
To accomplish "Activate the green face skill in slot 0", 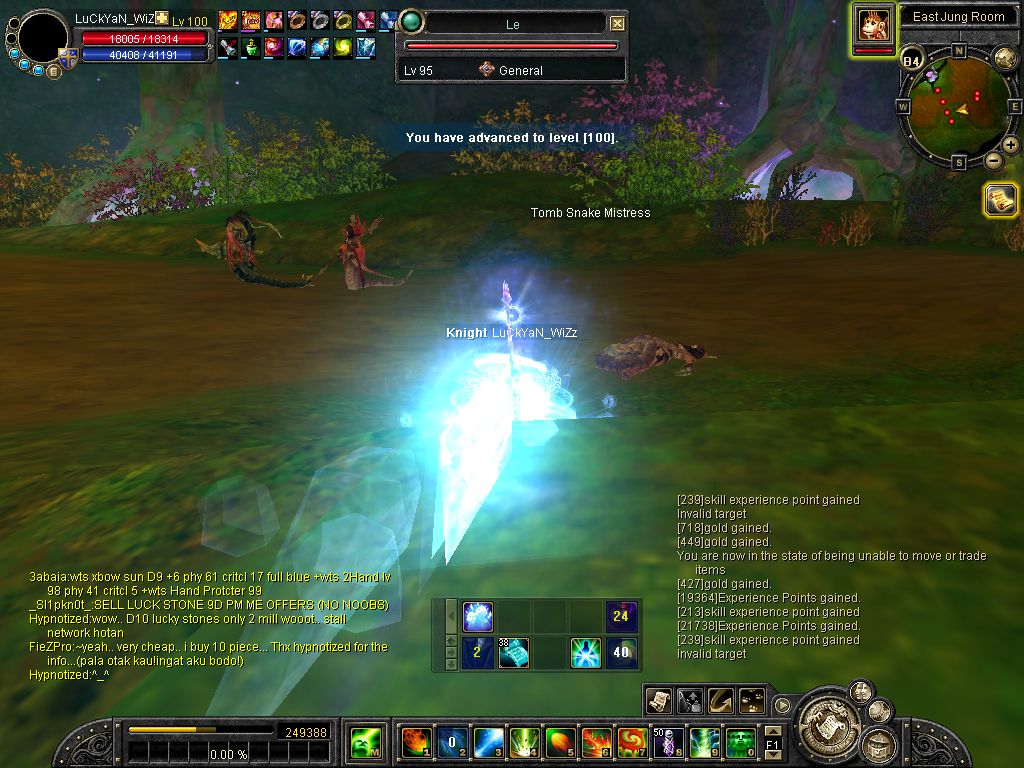I will pyautogui.click(x=740, y=742).
